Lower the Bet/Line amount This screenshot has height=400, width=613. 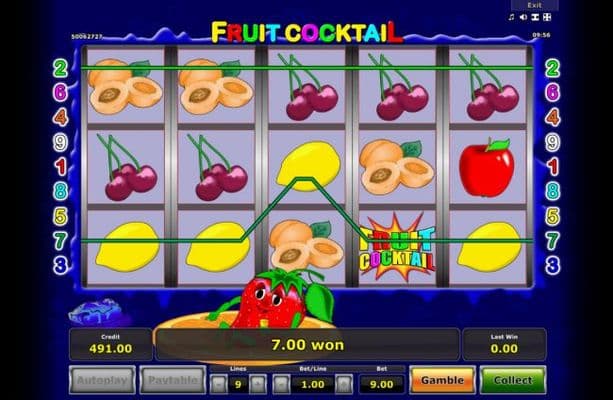point(281,383)
